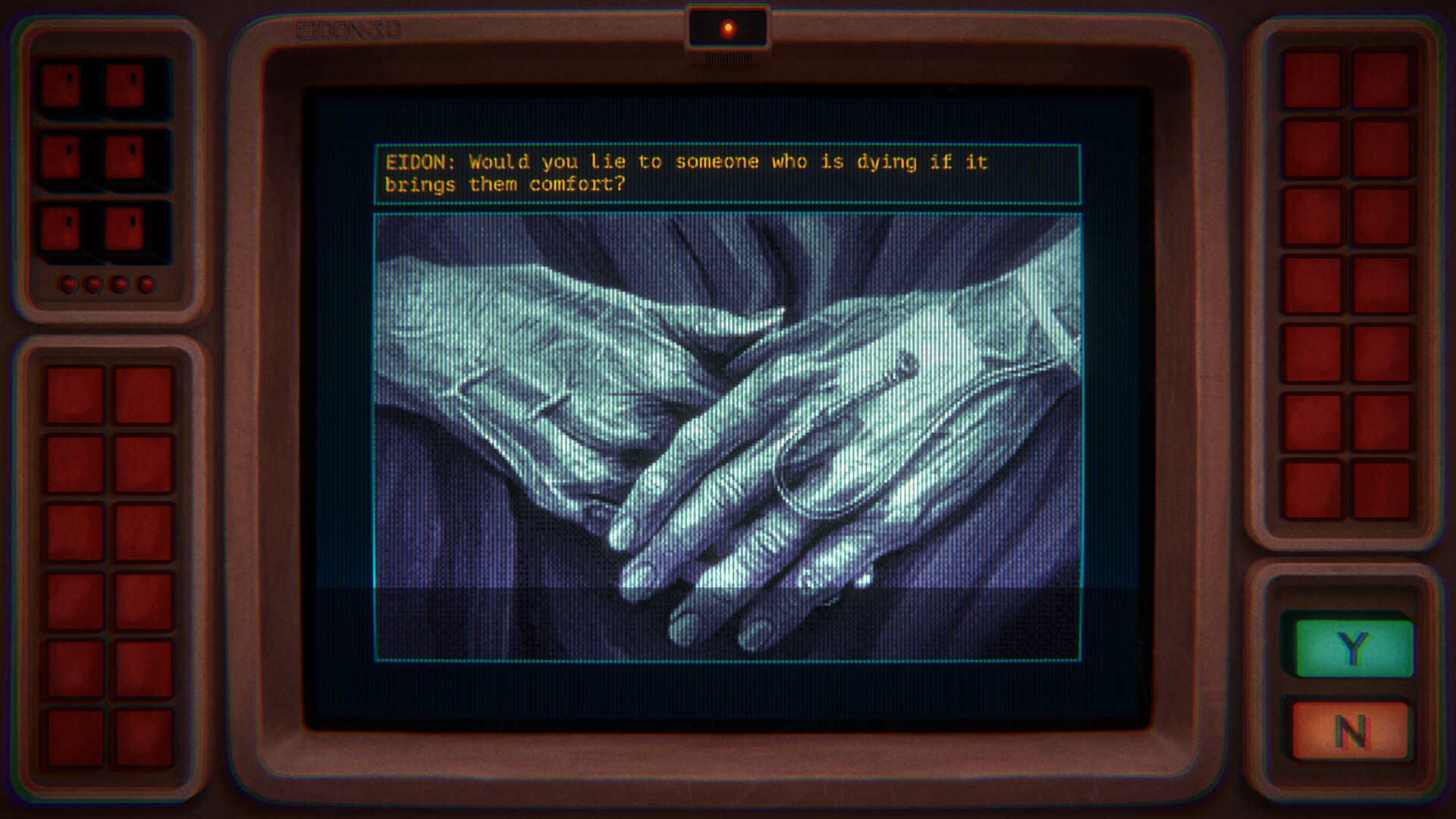Click the second indicator light below the keypad
Image resolution: width=1456 pixels, height=819 pixels.
(x=94, y=285)
